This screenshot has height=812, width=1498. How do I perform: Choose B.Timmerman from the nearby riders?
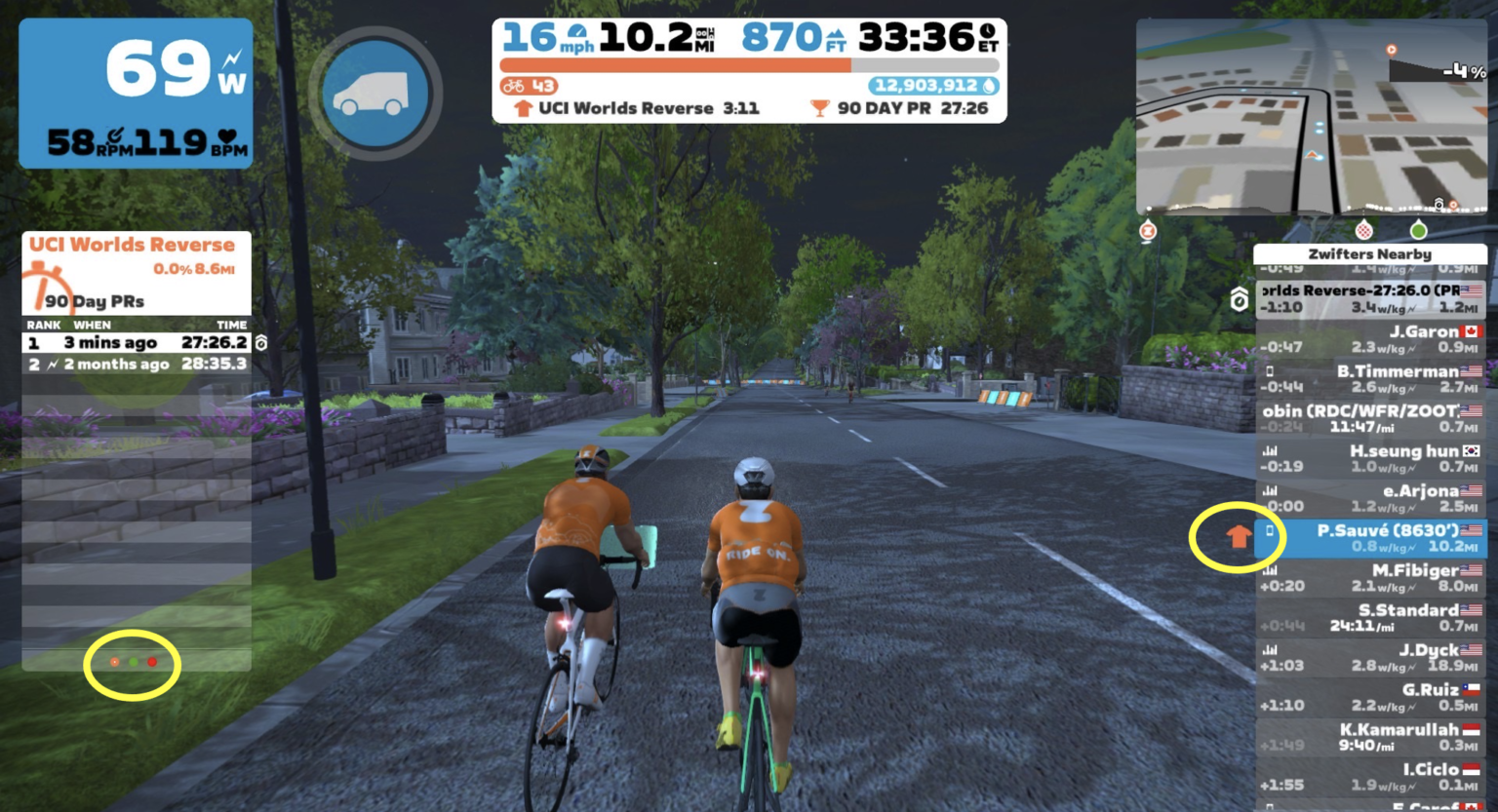1370,379
